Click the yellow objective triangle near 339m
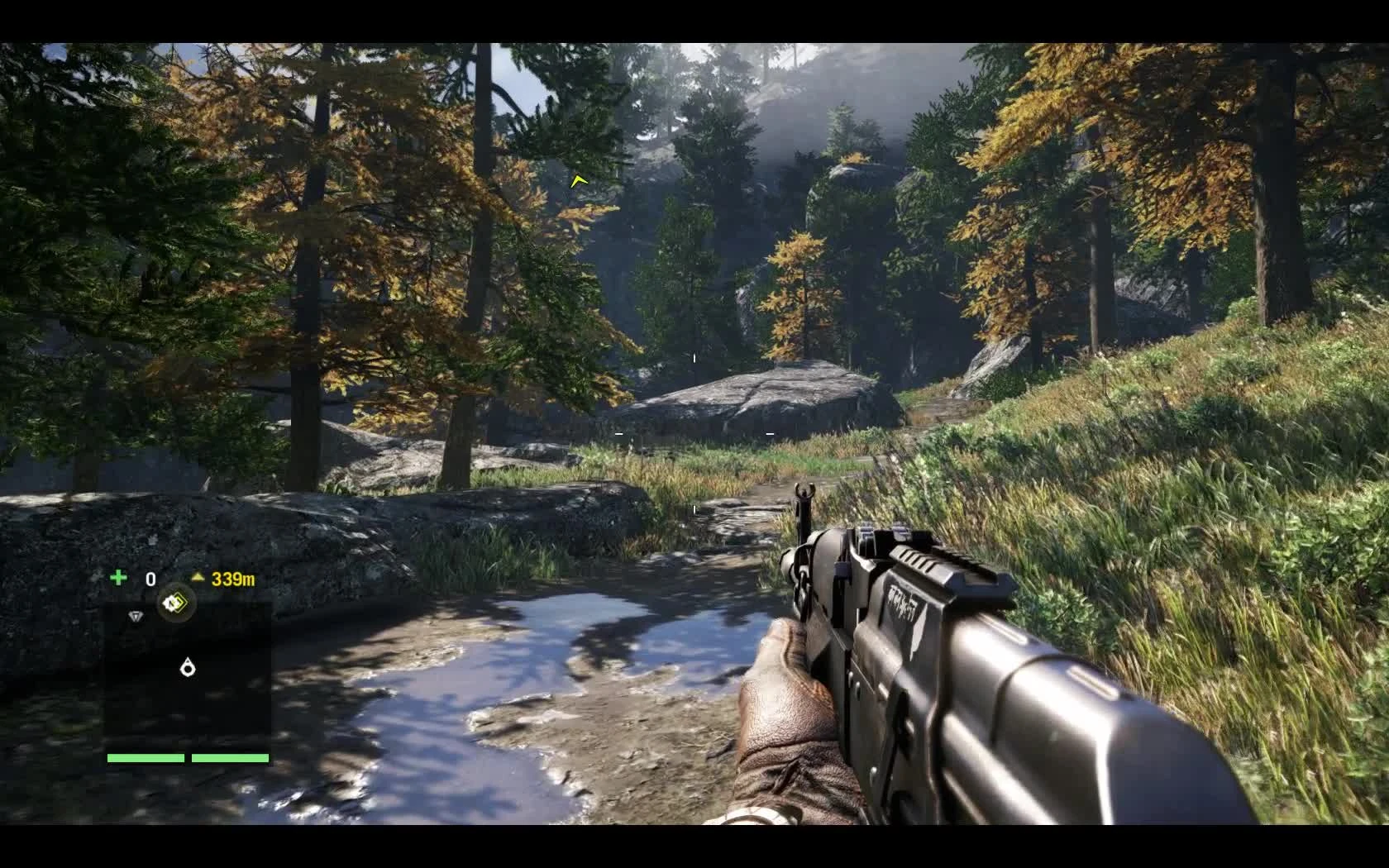The image size is (1389, 868). pyautogui.click(x=198, y=577)
